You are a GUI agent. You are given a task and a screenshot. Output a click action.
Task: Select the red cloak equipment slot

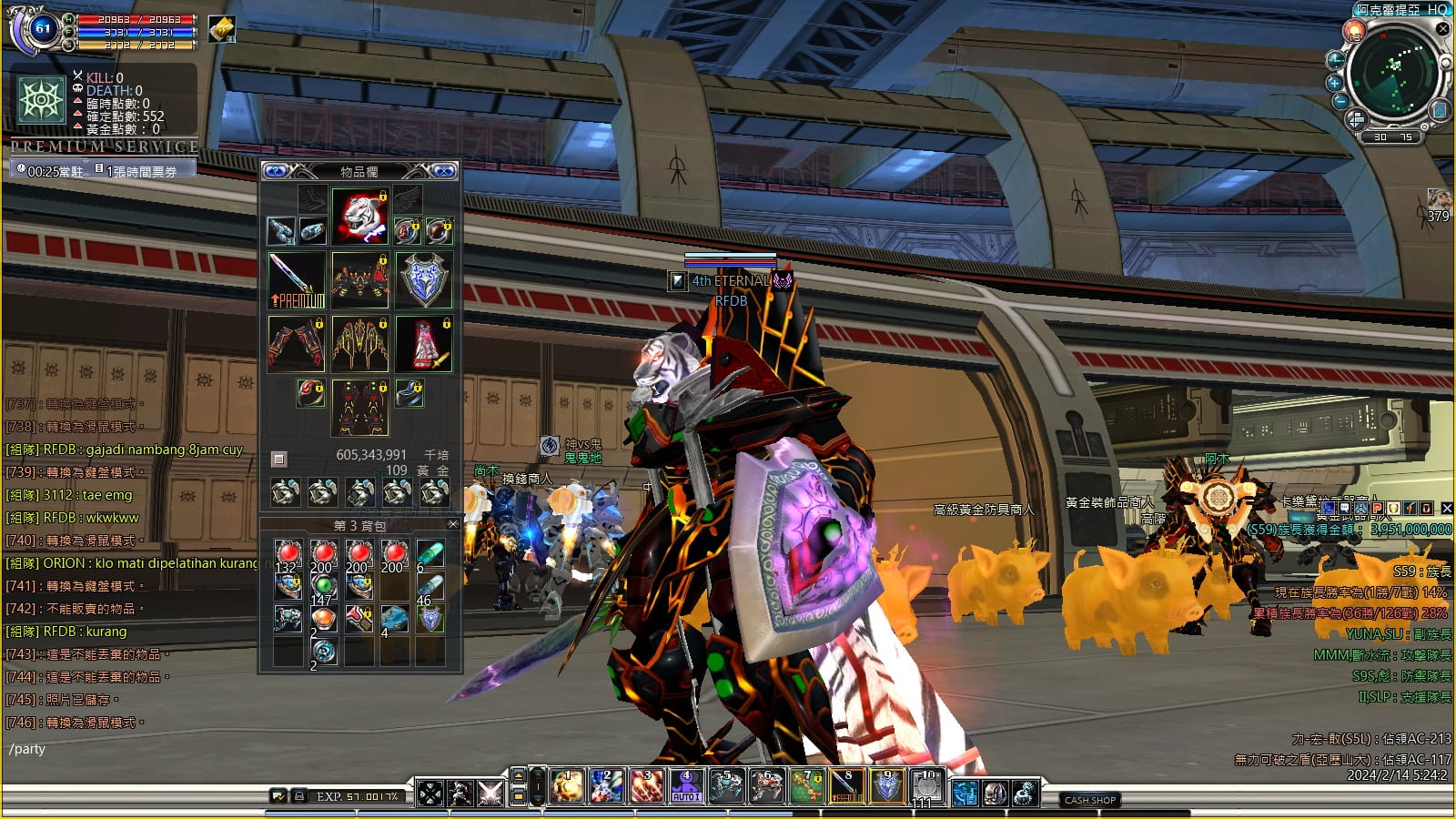(424, 344)
